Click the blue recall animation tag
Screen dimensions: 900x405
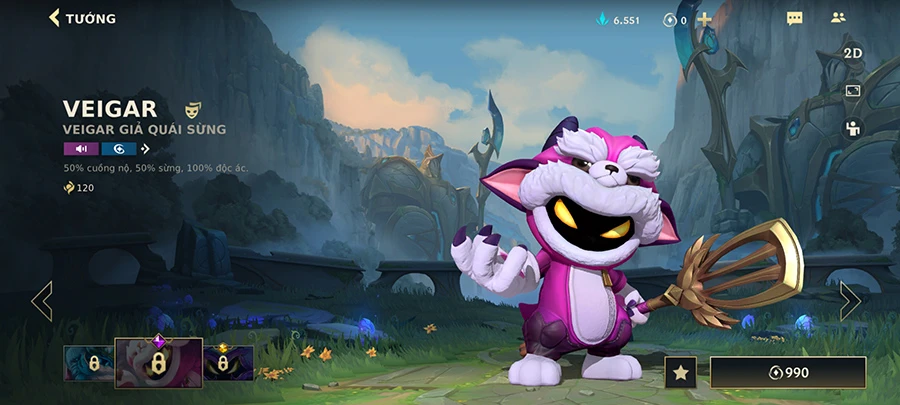click(x=118, y=149)
